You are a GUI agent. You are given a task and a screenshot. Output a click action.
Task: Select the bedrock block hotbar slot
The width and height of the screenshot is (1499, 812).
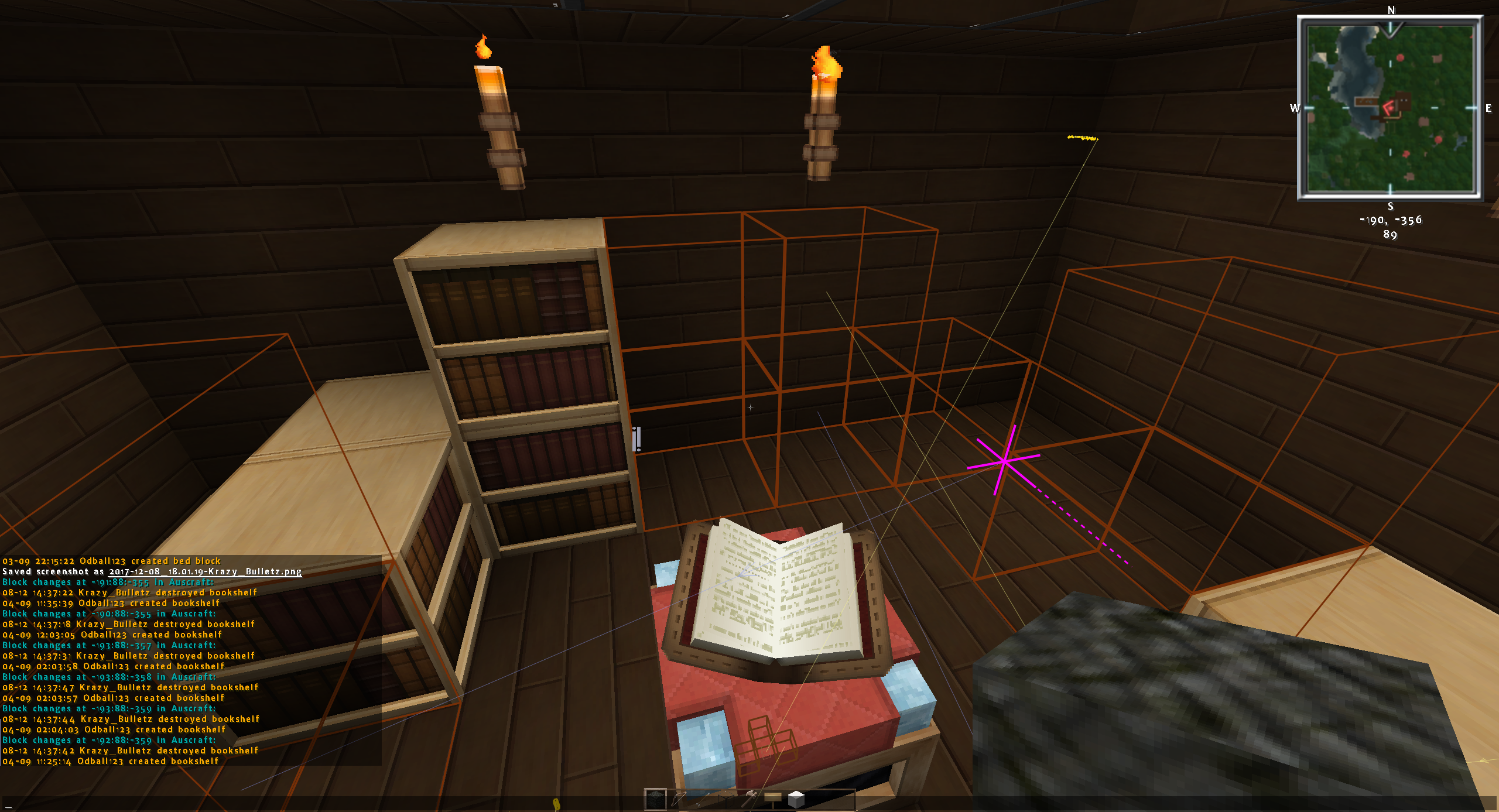[x=655, y=799]
